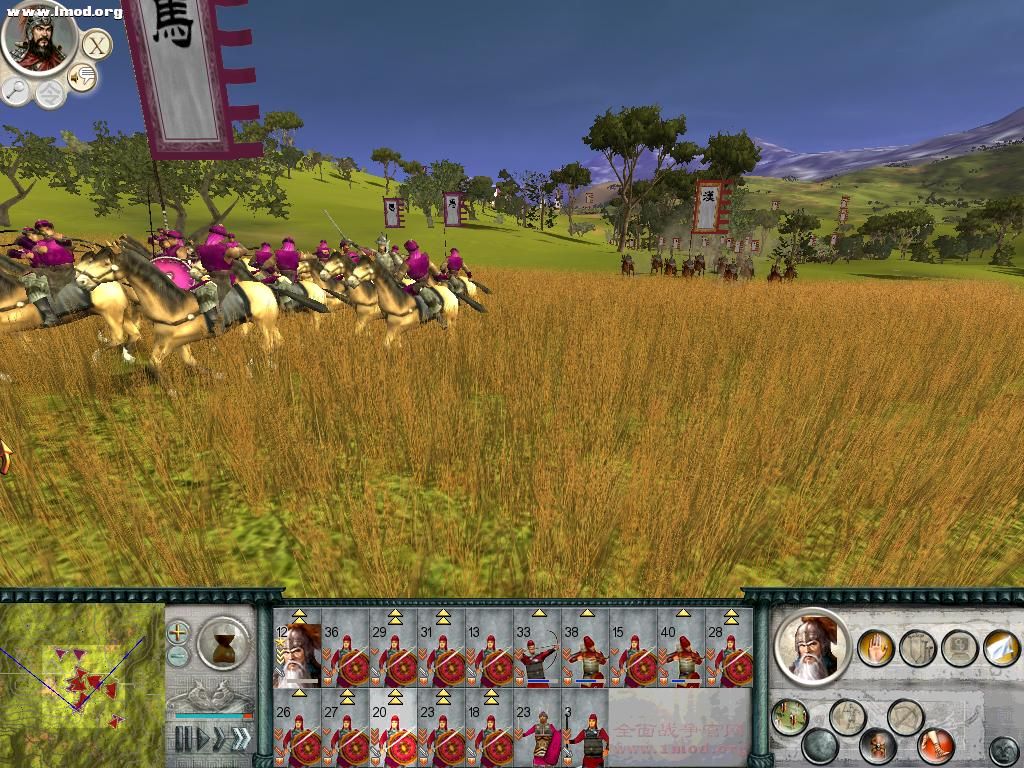Close the advisor panel with the X button

tap(96, 45)
